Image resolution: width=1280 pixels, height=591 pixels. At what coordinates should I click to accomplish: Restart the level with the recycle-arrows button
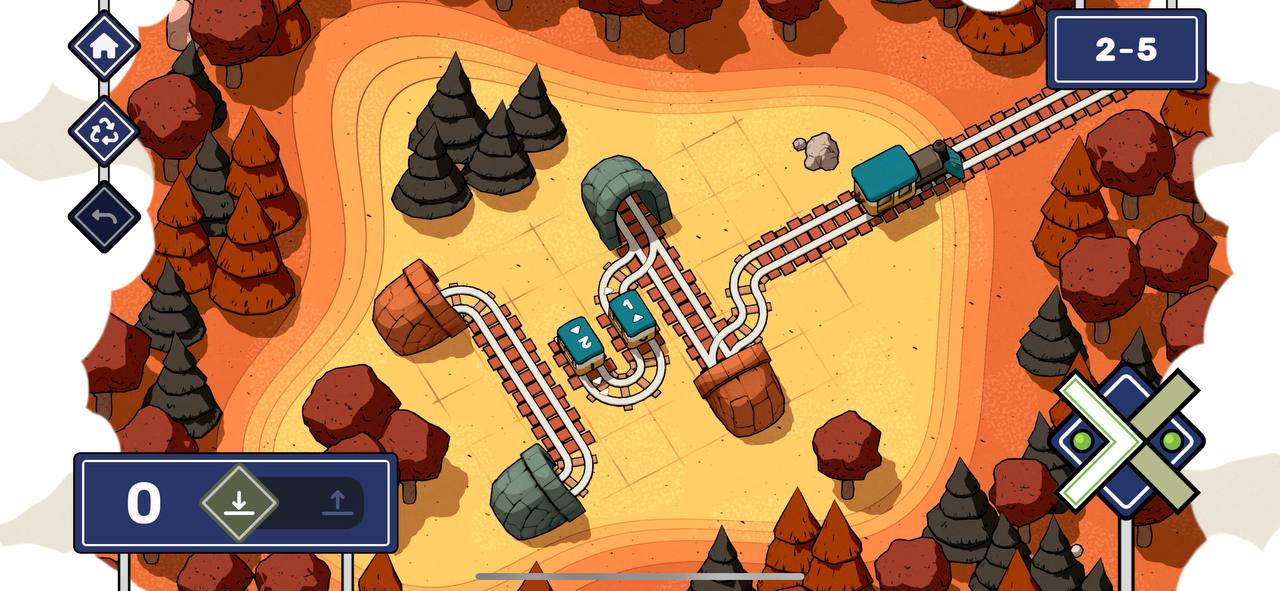(x=104, y=131)
